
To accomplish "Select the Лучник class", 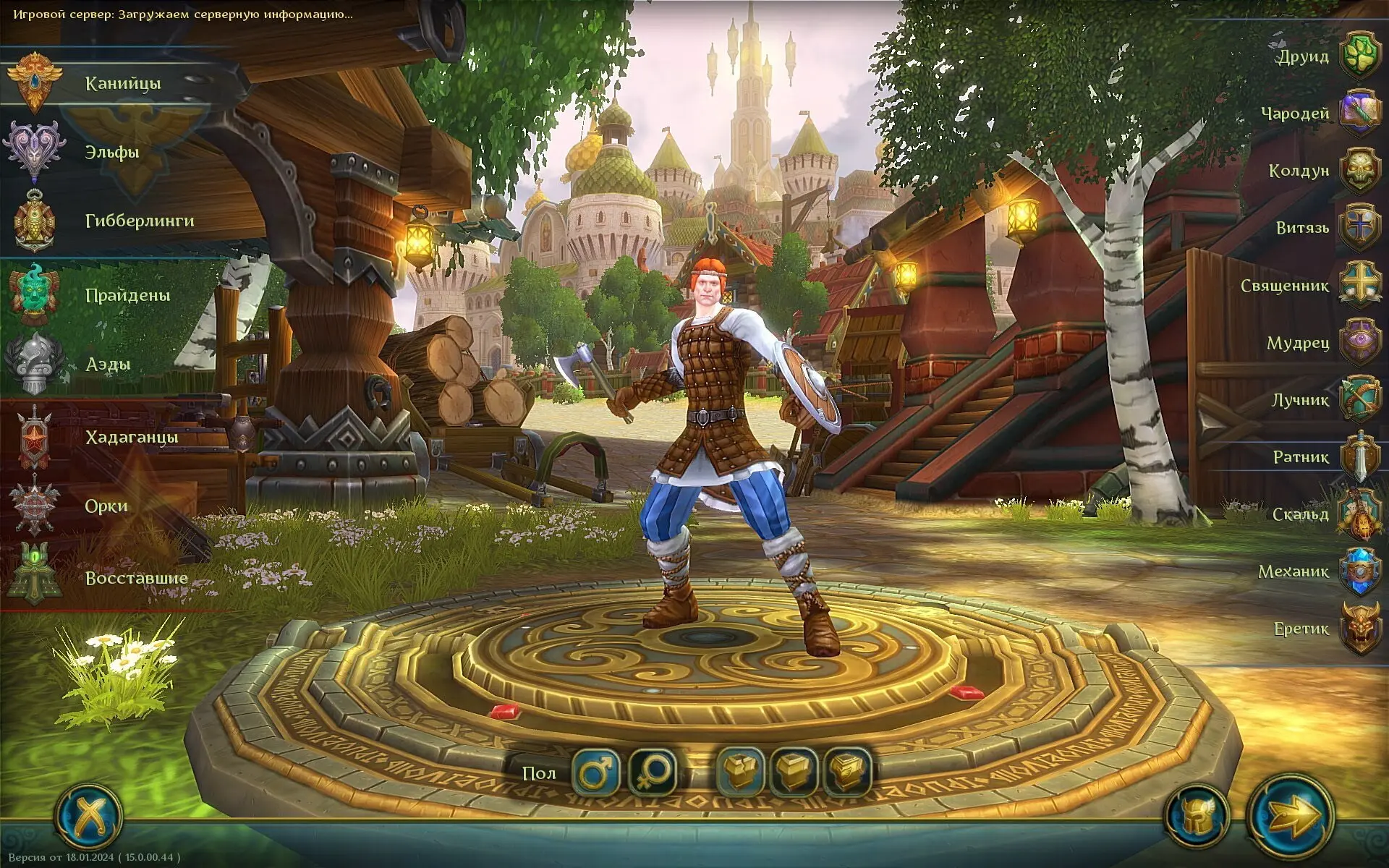I will click(1359, 399).
